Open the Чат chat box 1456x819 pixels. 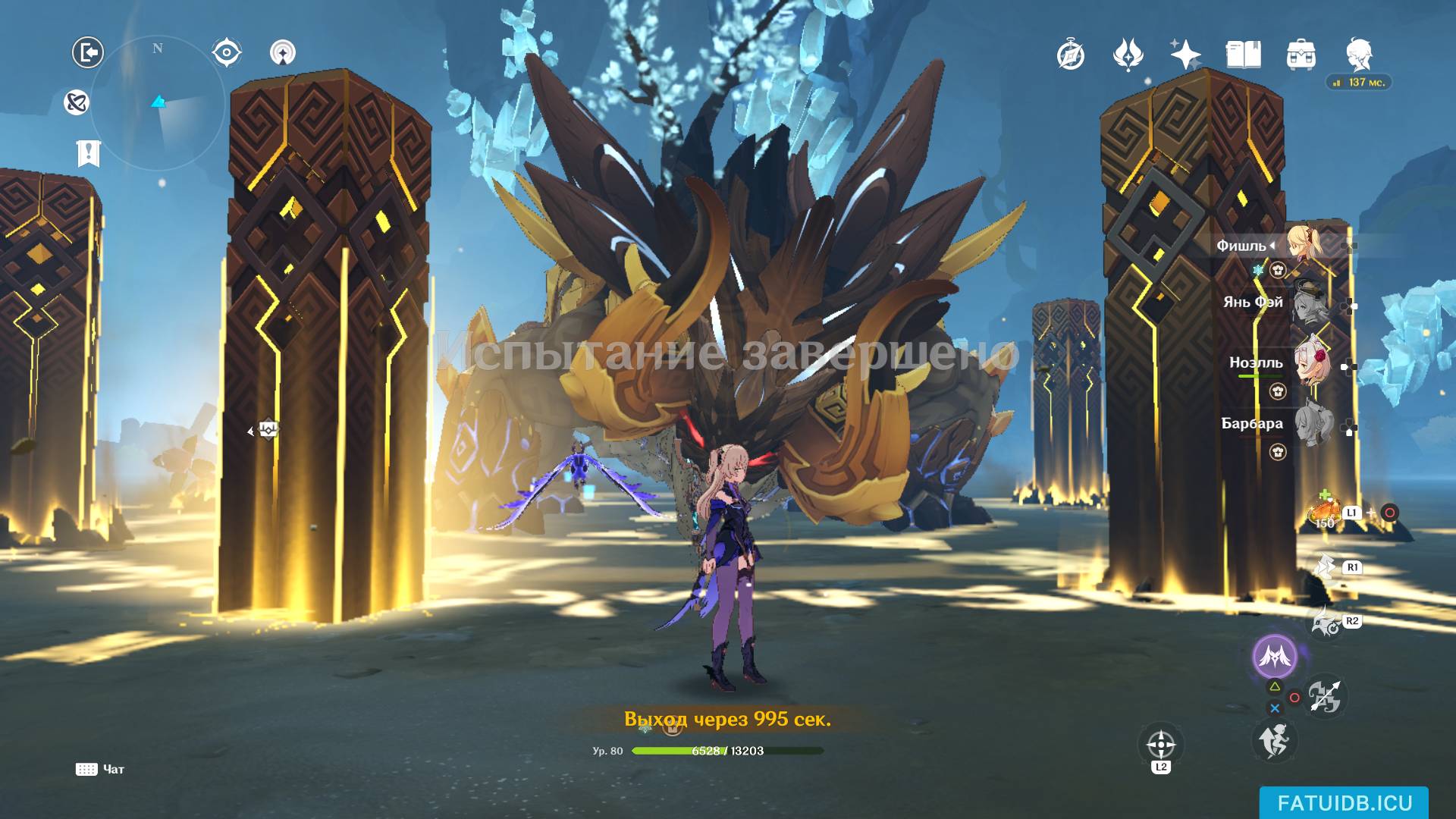[x=100, y=769]
